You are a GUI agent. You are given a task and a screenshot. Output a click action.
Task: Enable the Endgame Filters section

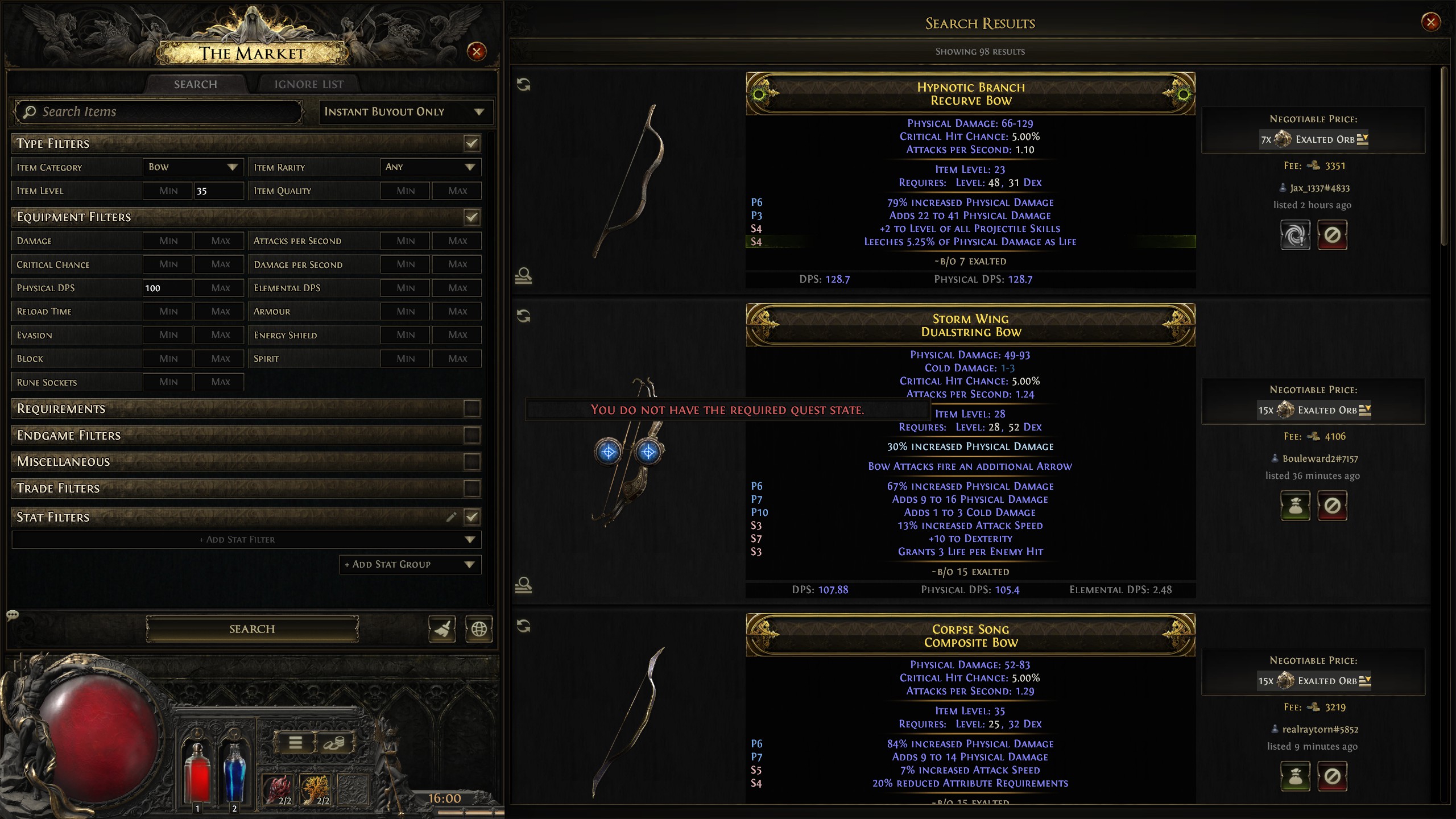coord(471,435)
